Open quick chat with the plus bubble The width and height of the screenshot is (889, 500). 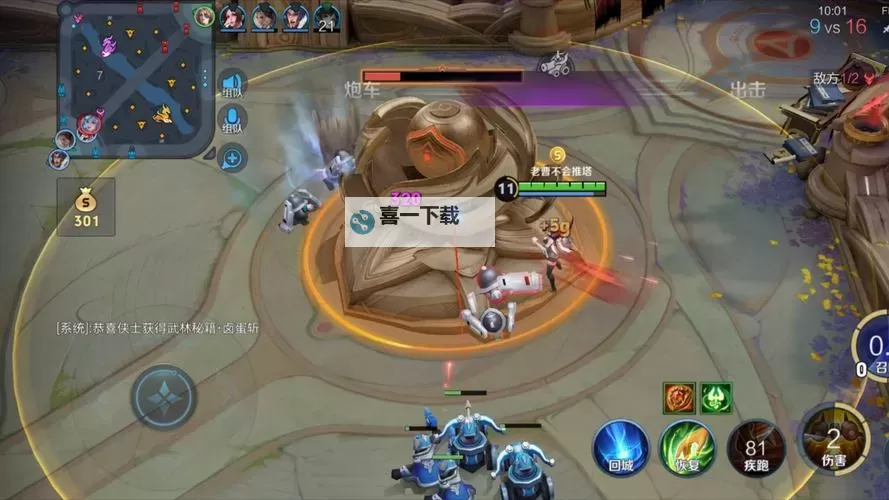[x=232, y=157]
